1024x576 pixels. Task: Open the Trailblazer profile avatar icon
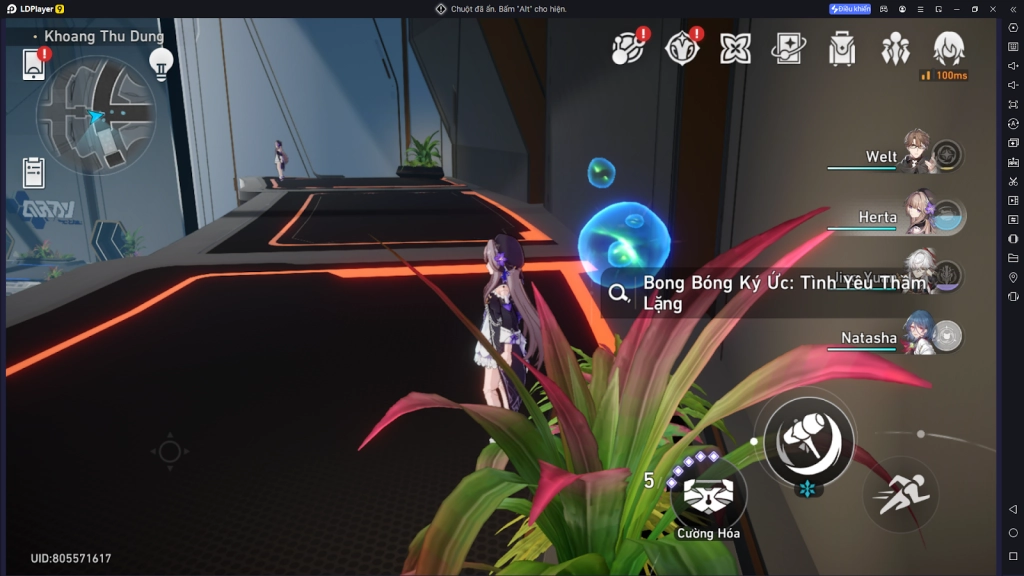pos(948,48)
